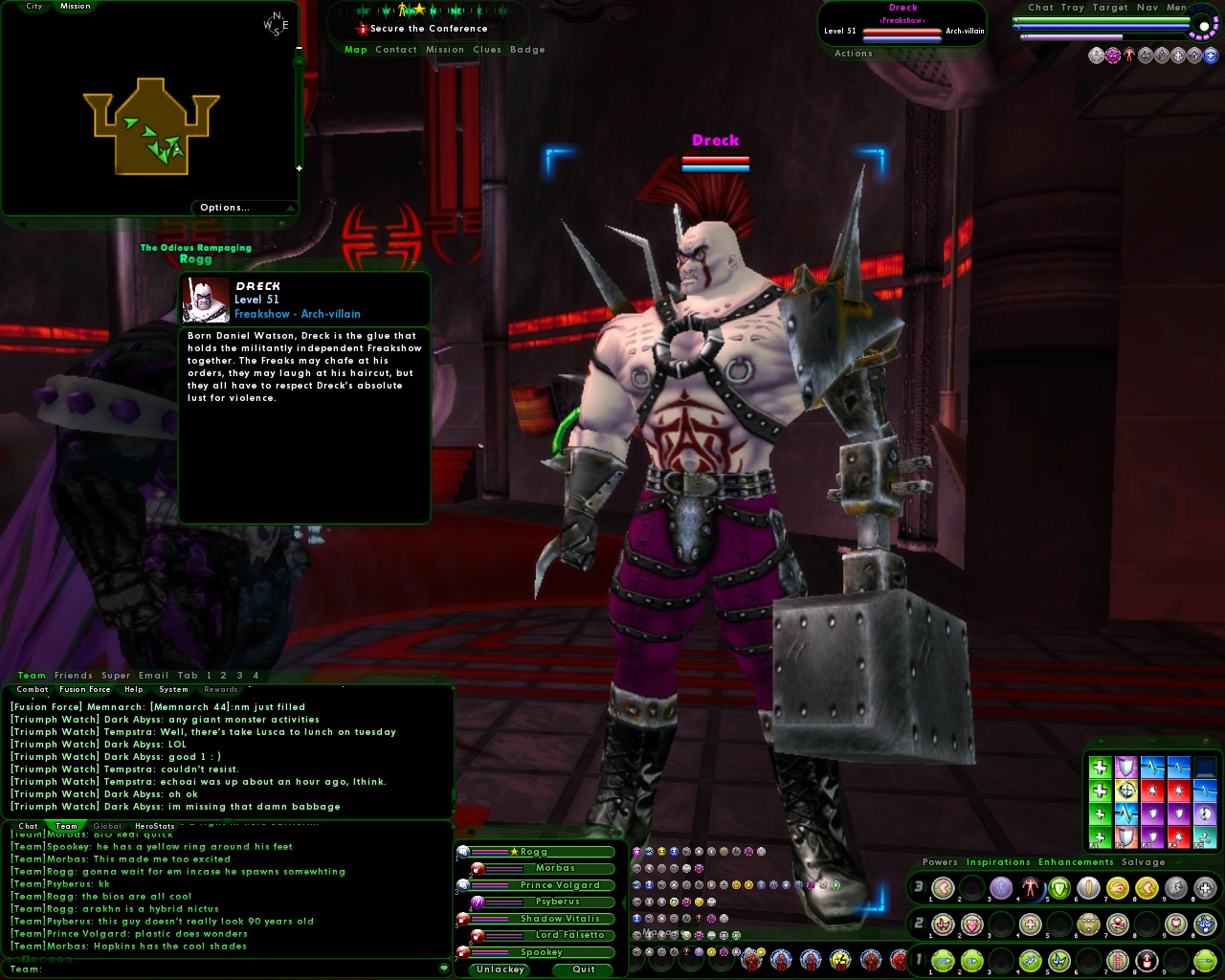Image resolution: width=1225 pixels, height=980 pixels.
Task: Activate the Sprint power in tray 1 slot 1
Action: tap(943, 960)
